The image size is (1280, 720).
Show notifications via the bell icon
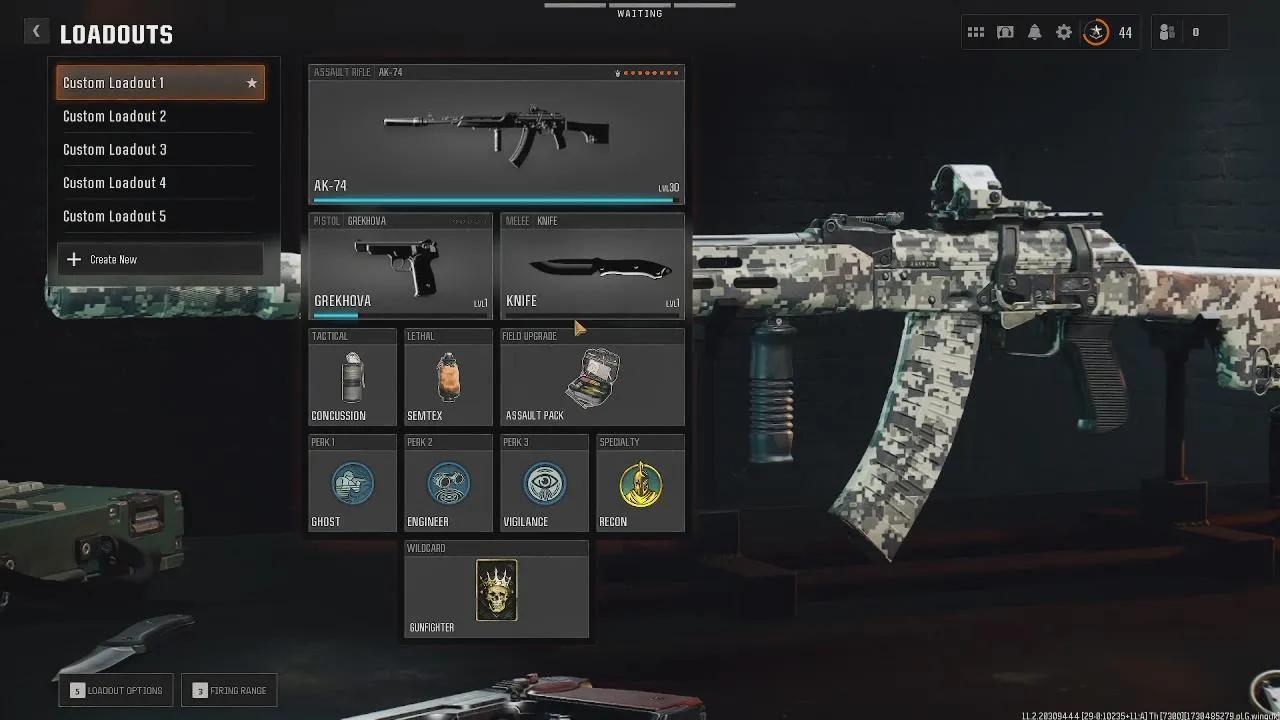(x=1035, y=32)
